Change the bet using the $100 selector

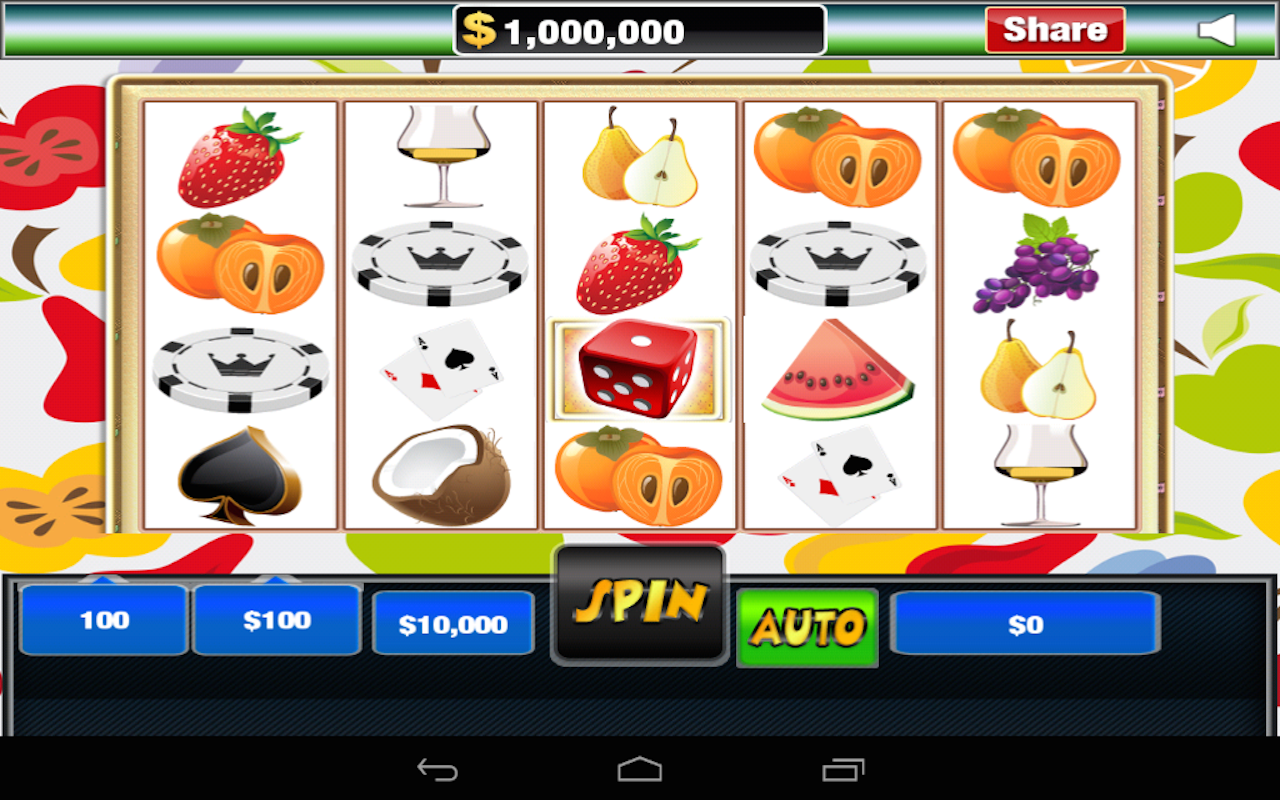click(277, 620)
